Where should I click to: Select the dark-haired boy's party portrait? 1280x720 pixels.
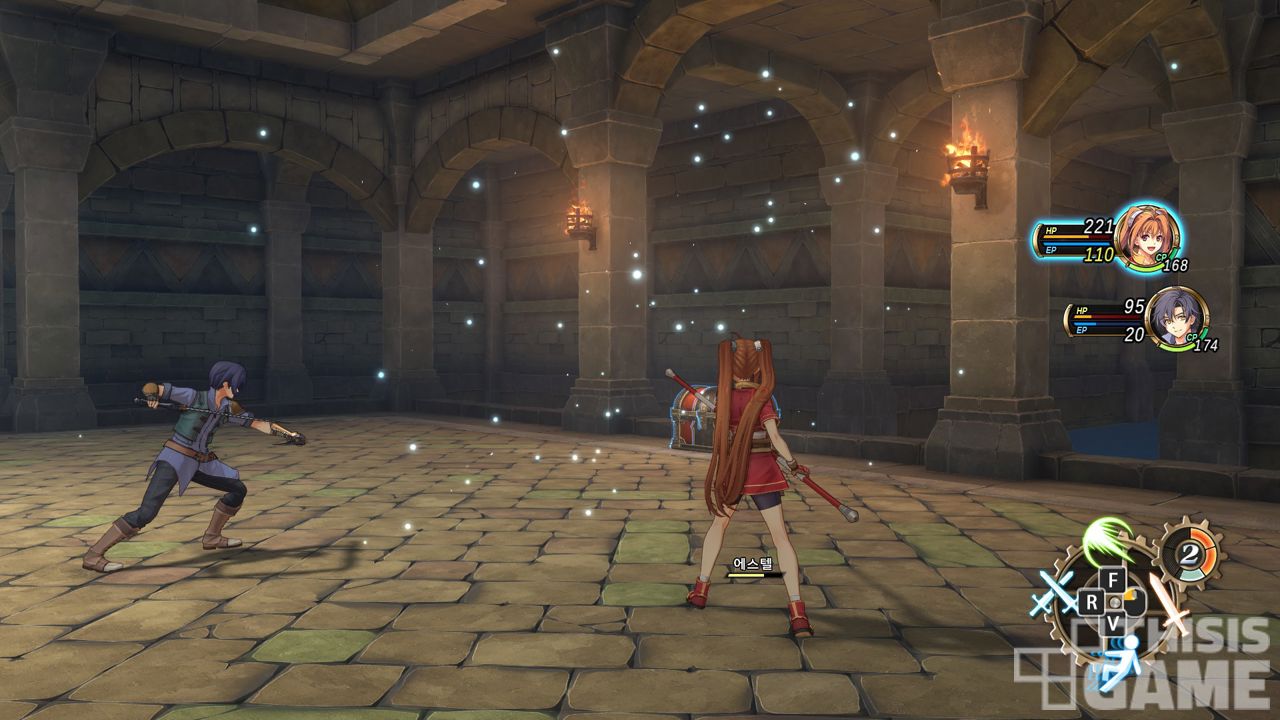[1174, 317]
